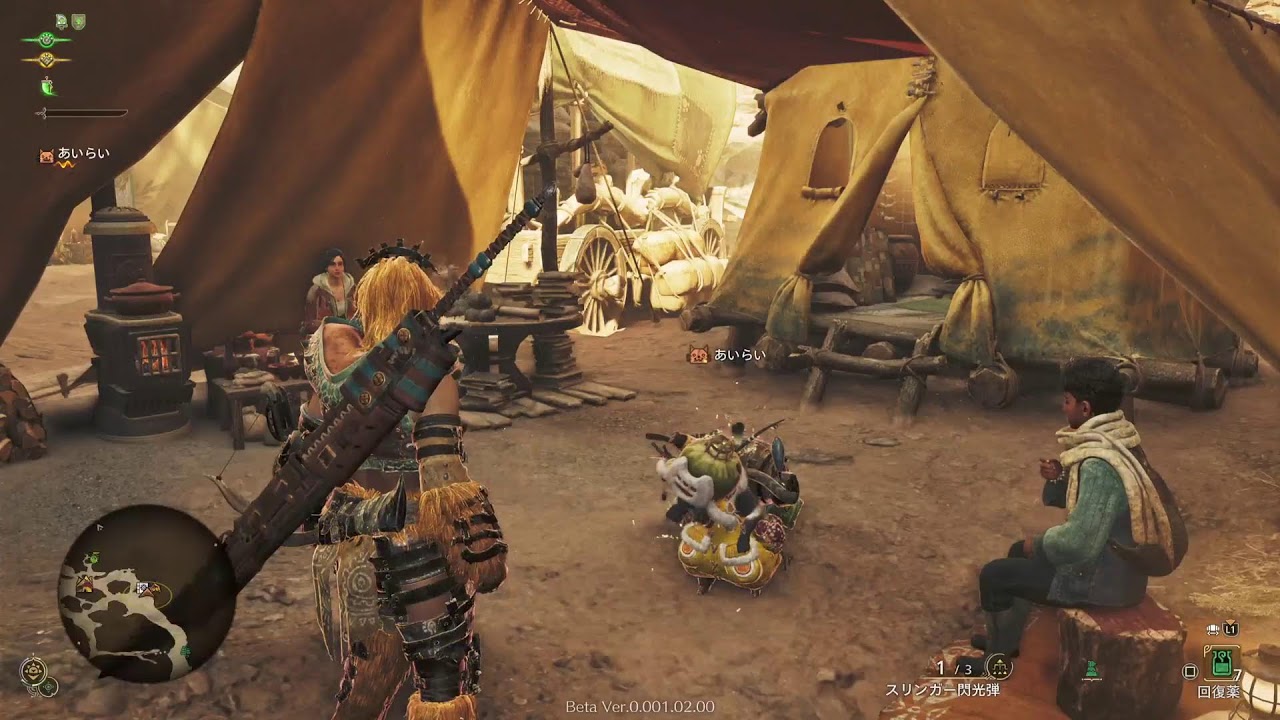Select the 回復薬 potion item slot
The width and height of the screenshot is (1280, 720).
(1220, 663)
